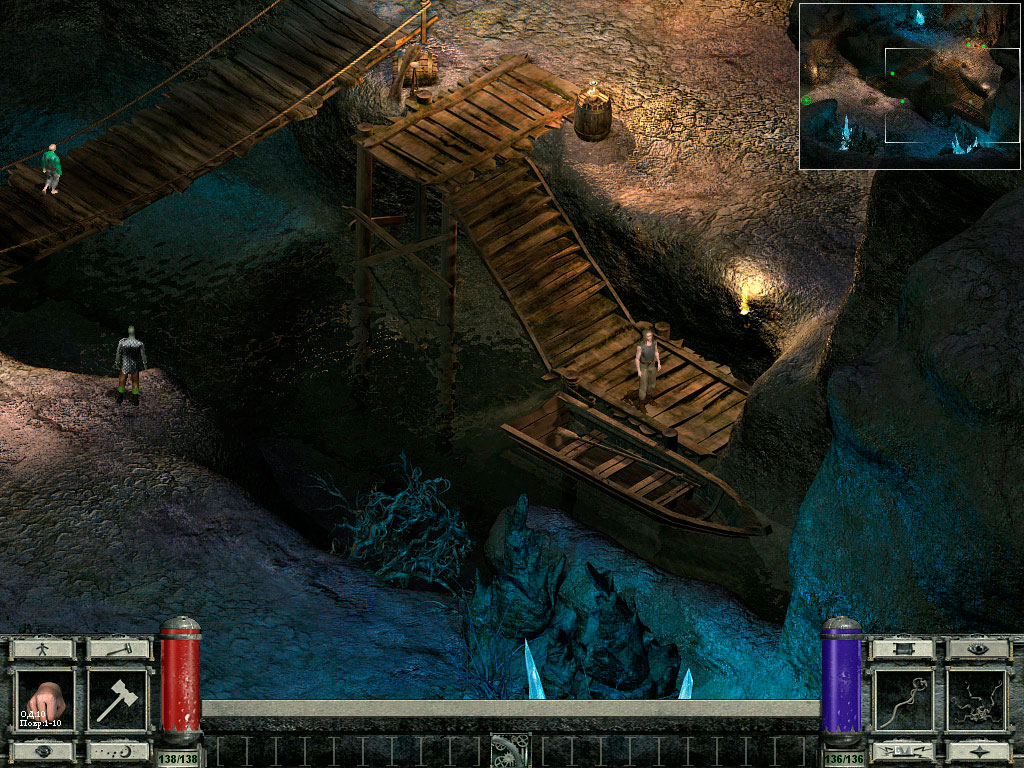Select the large hammer slot

118,701
